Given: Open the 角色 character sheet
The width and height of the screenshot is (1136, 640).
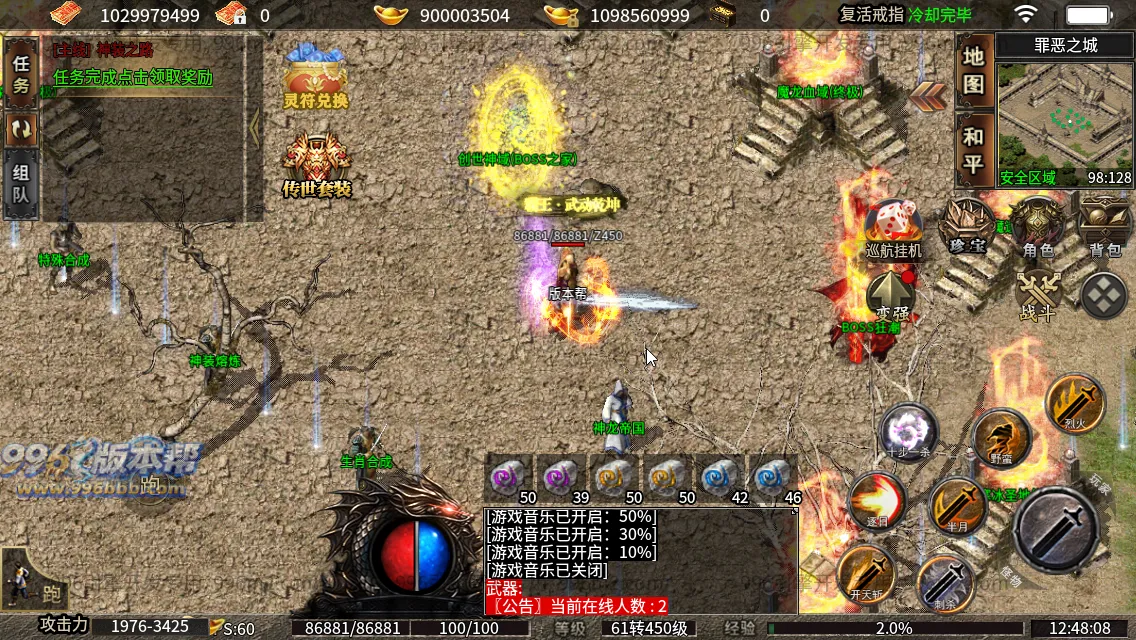Looking at the screenshot, I should (1038, 225).
